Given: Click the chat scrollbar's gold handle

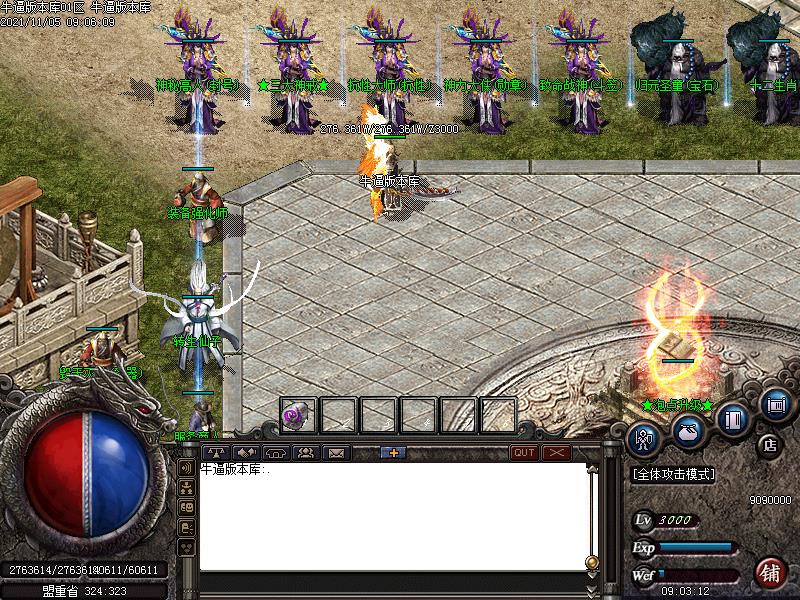Looking at the screenshot, I should coord(591,562).
